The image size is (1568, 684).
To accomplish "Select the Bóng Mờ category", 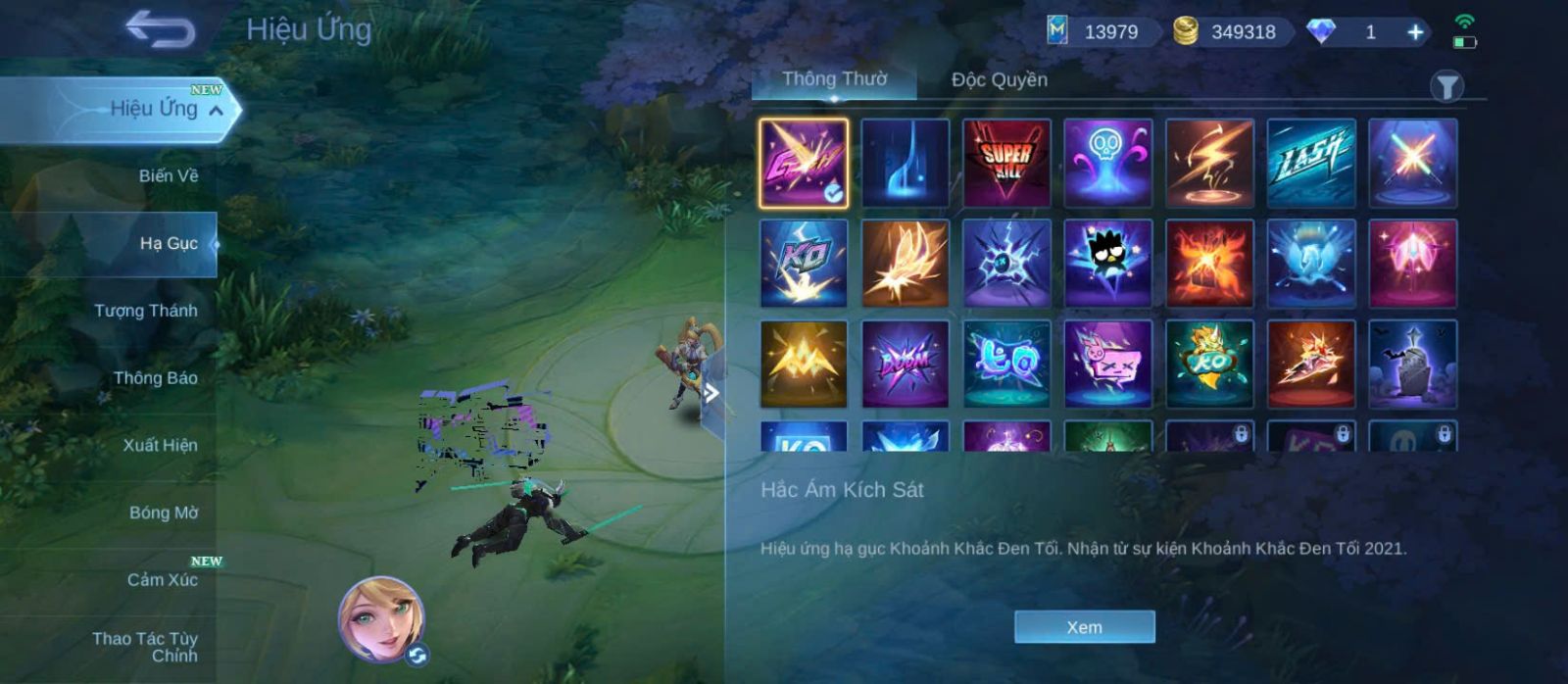I will [x=163, y=513].
